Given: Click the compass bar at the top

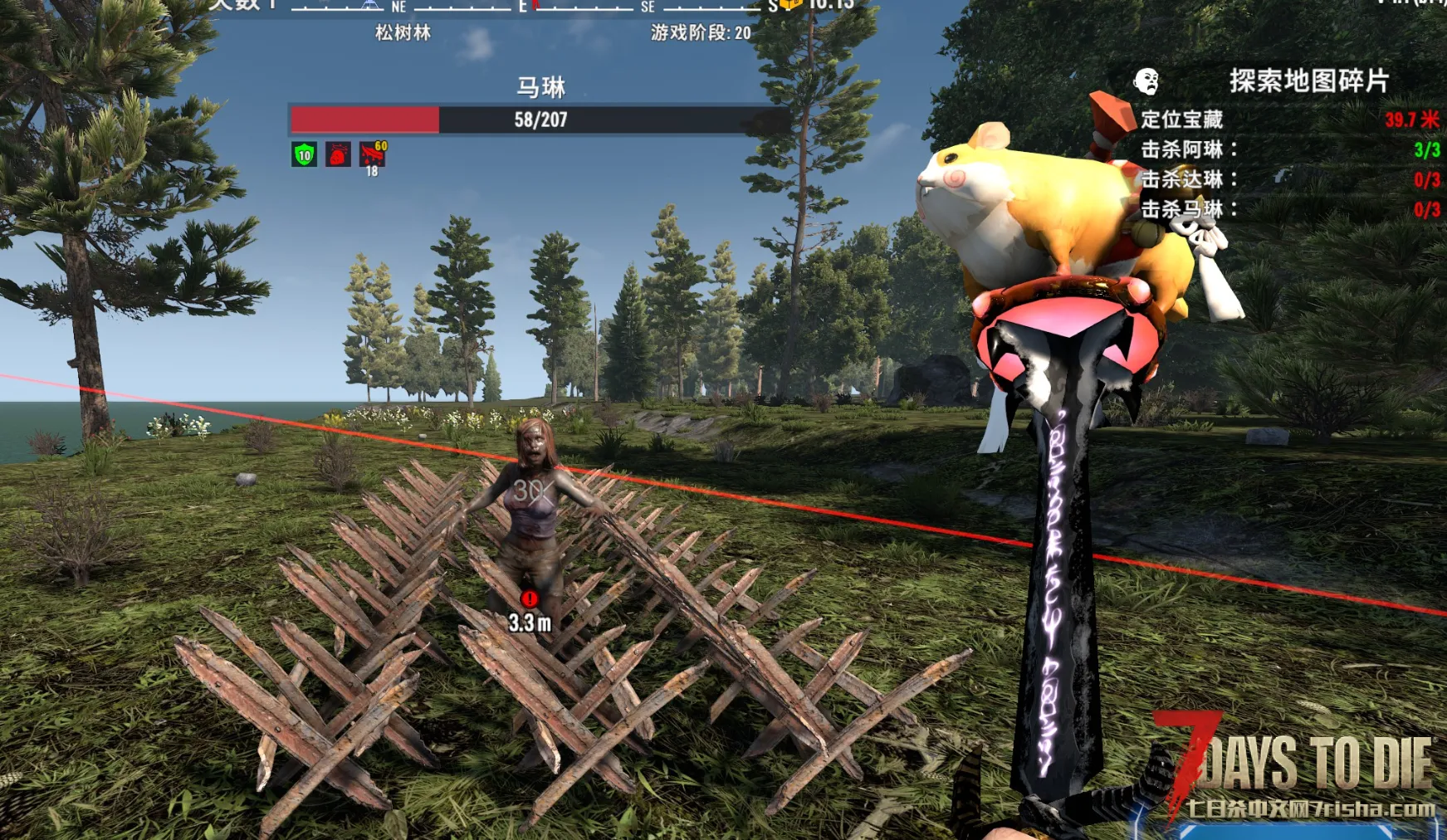Looking at the screenshot, I should tap(531, 7).
